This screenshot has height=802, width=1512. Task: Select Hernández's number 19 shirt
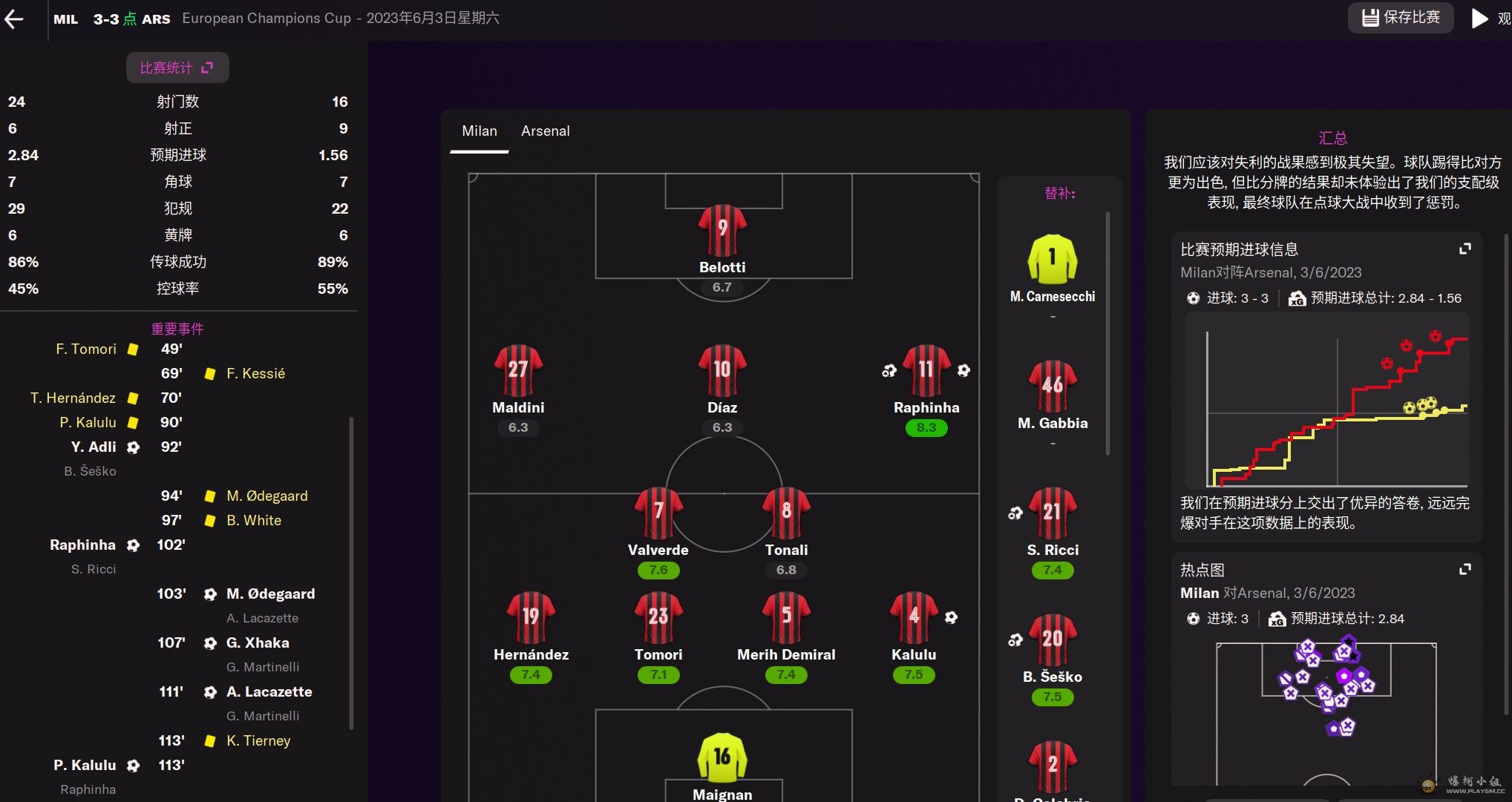(x=531, y=617)
